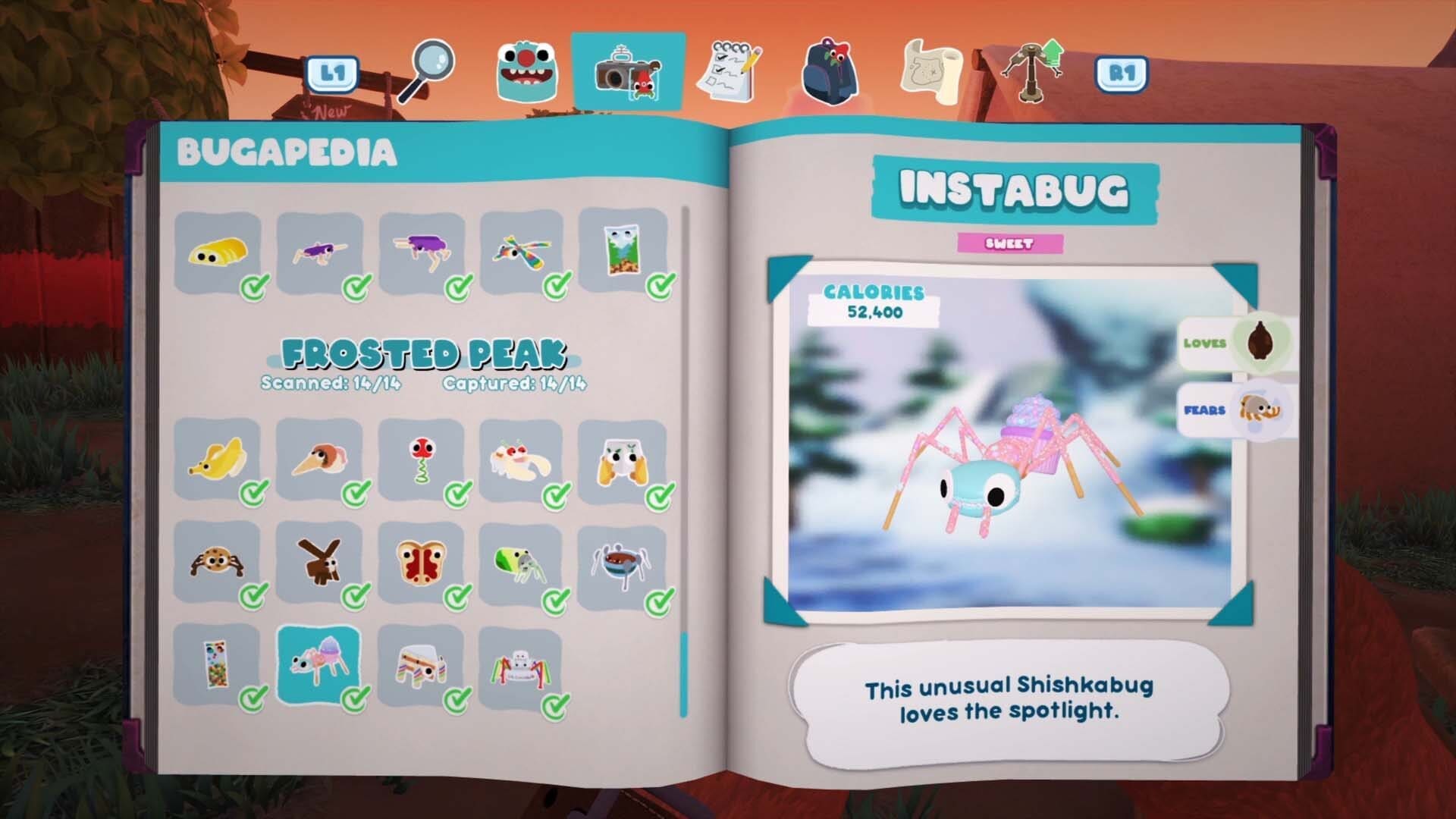Open the map scroll tab
This screenshot has height=819, width=1456.
[x=930, y=72]
